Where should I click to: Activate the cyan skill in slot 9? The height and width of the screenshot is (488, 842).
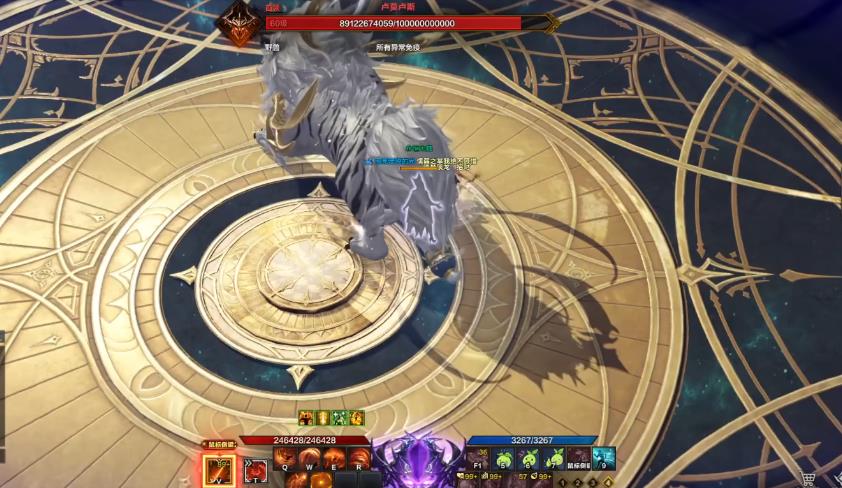603,459
